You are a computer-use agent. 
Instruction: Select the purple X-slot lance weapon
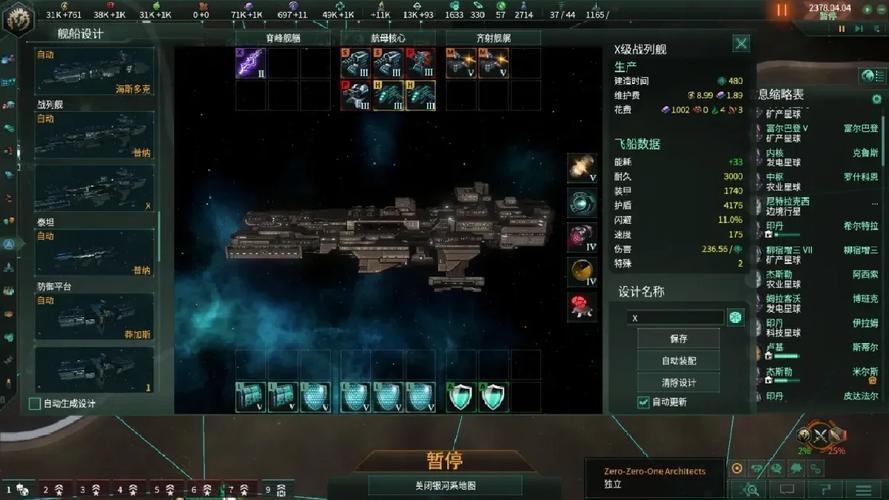coord(249,63)
